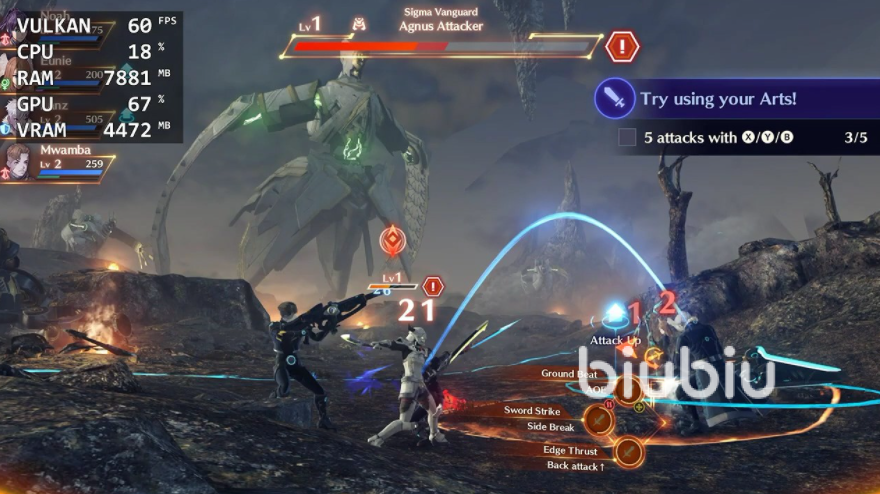Click the enemy's red alert icon

[x=622, y=46]
